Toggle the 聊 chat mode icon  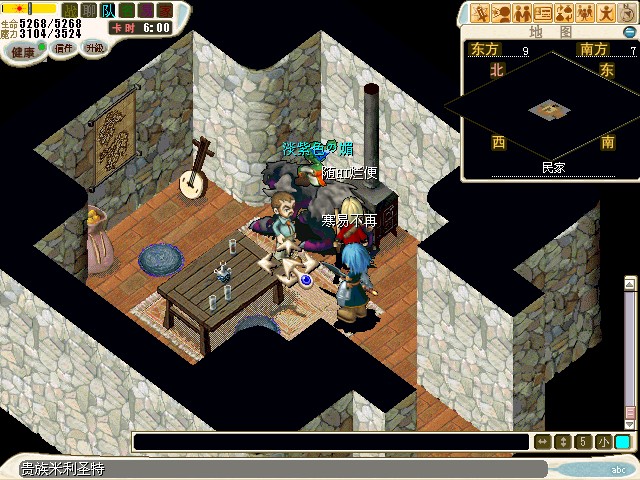coord(88,10)
